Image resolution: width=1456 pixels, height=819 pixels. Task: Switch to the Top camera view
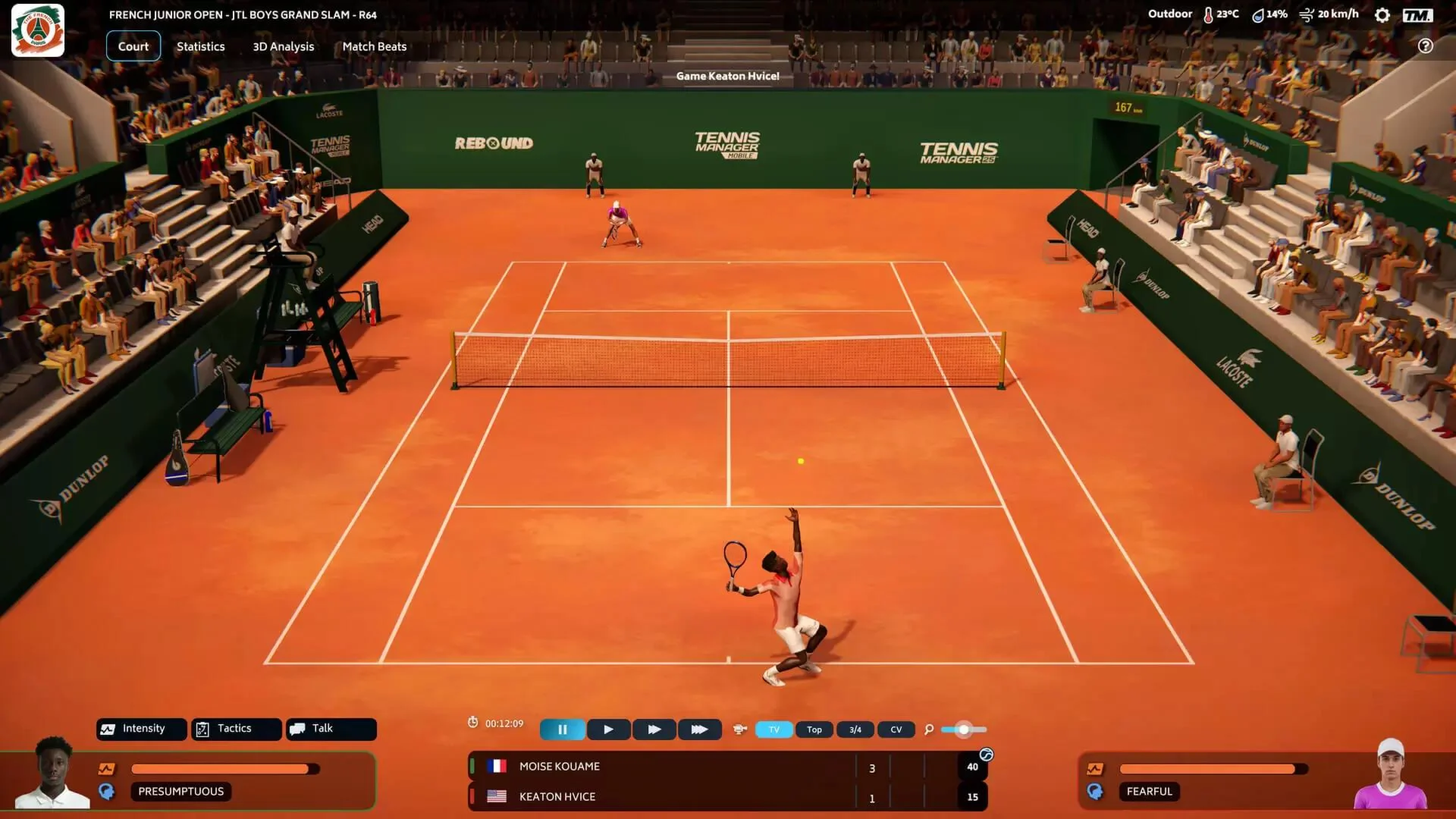coord(814,730)
